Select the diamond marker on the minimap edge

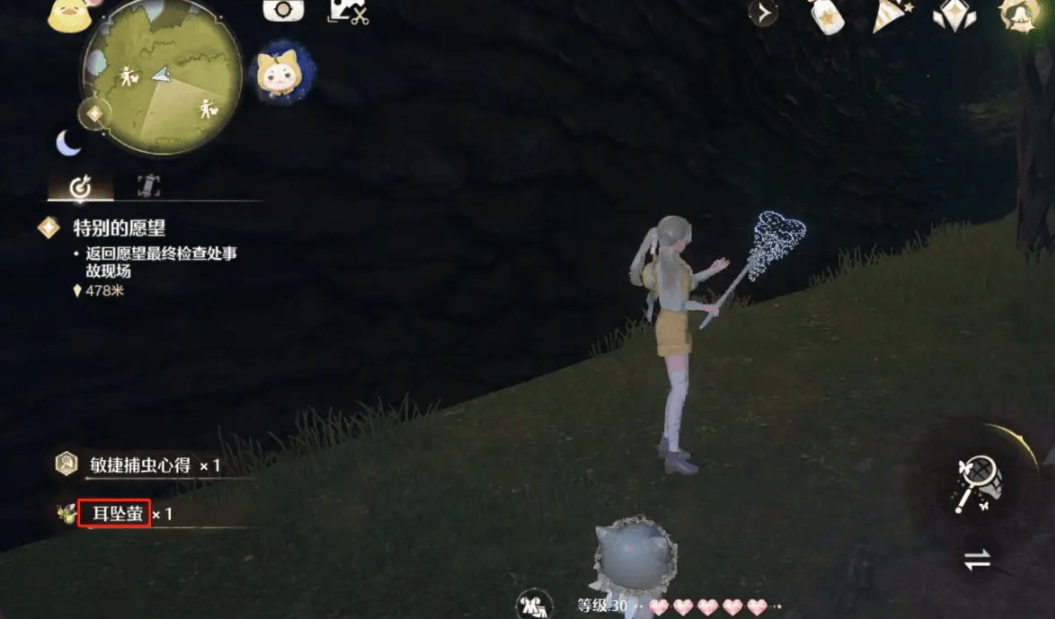click(x=95, y=113)
